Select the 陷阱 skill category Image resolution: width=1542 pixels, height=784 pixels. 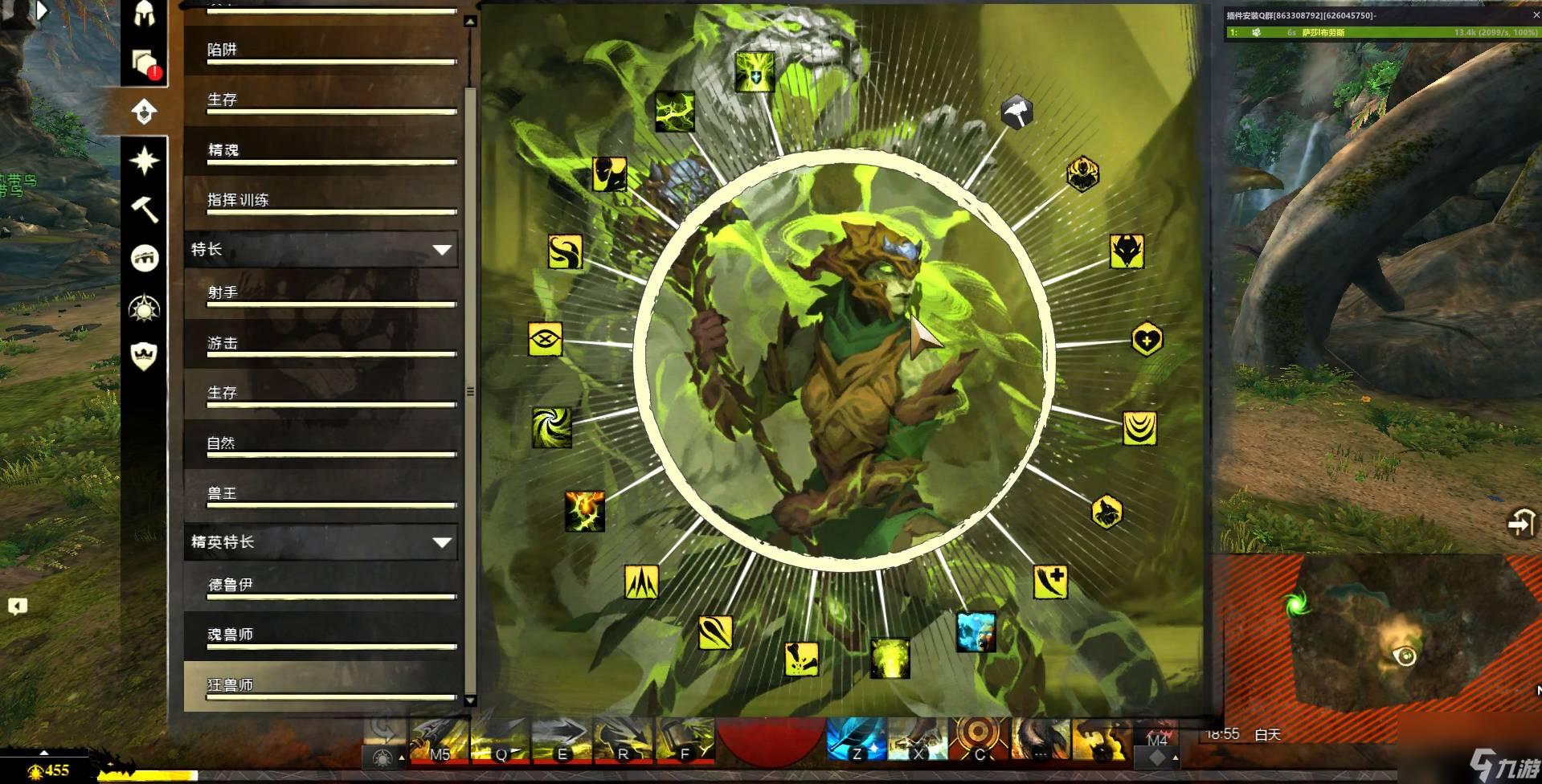point(321,51)
